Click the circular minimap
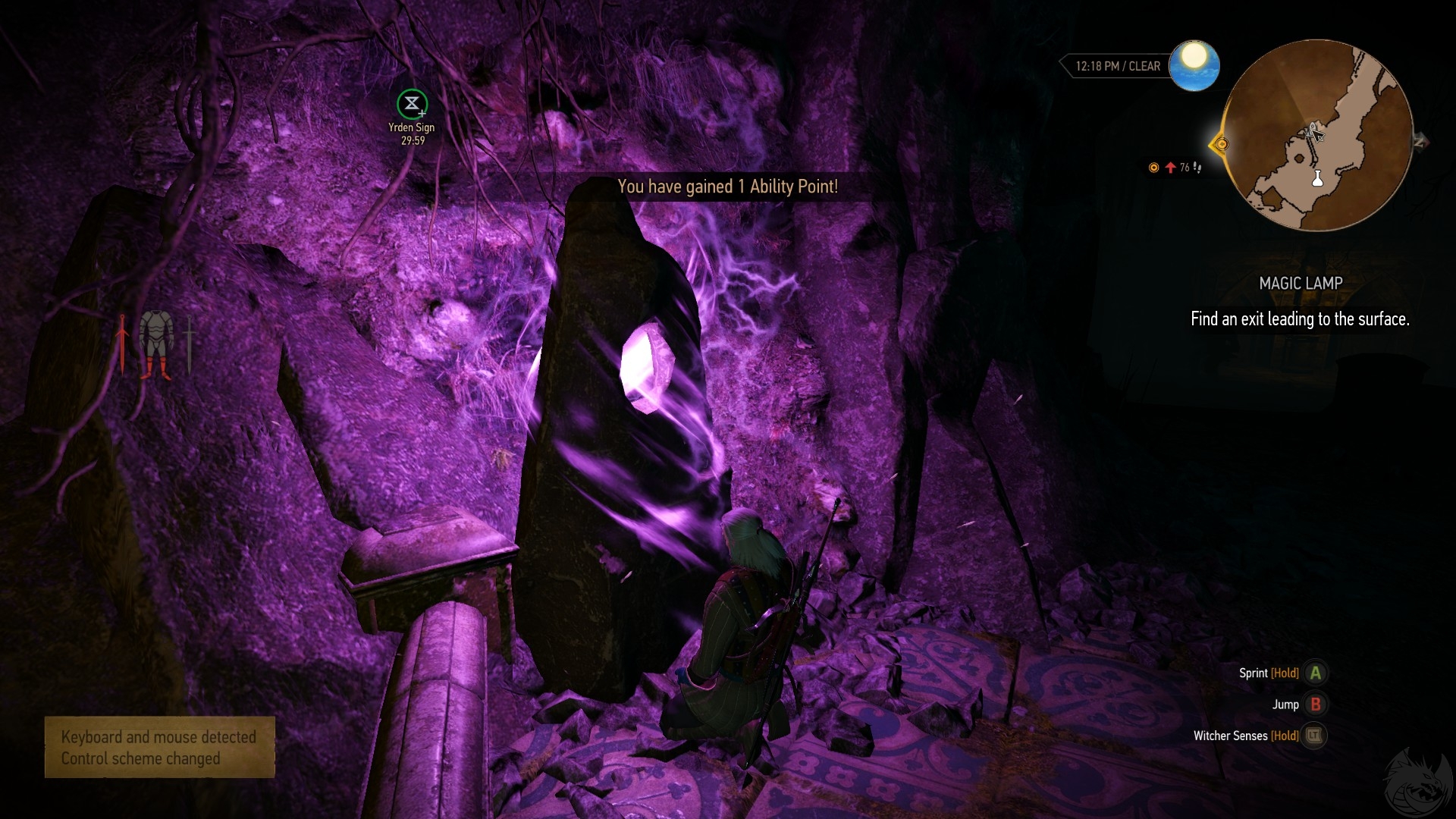This screenshot has width=1456, height=819. pyautogui.click(x=1317, y=136)
